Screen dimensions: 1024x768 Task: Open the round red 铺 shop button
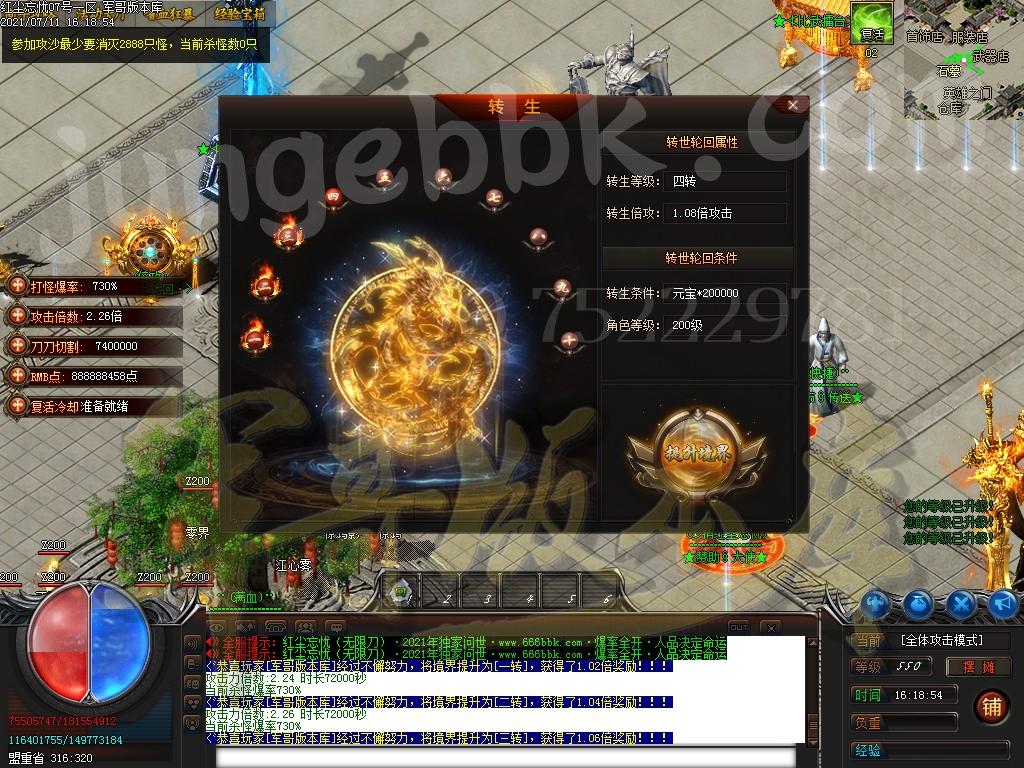[991, 705]
